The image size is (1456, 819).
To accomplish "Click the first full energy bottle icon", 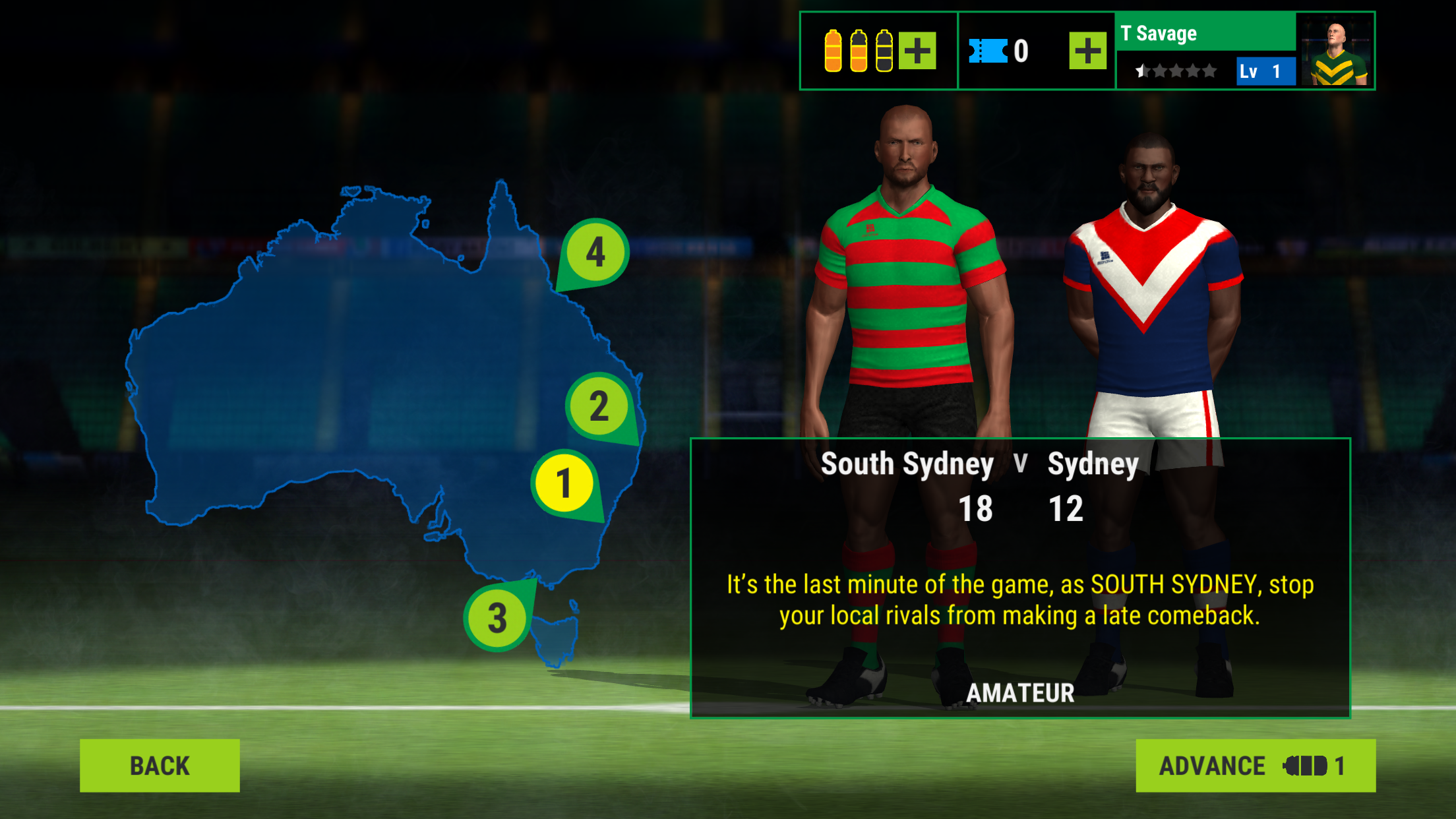I will coord(834,49).
